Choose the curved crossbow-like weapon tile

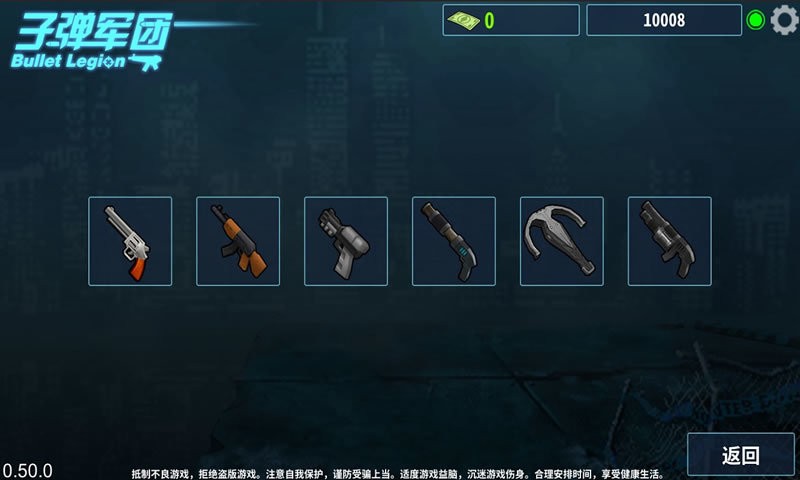coord(562,241)
